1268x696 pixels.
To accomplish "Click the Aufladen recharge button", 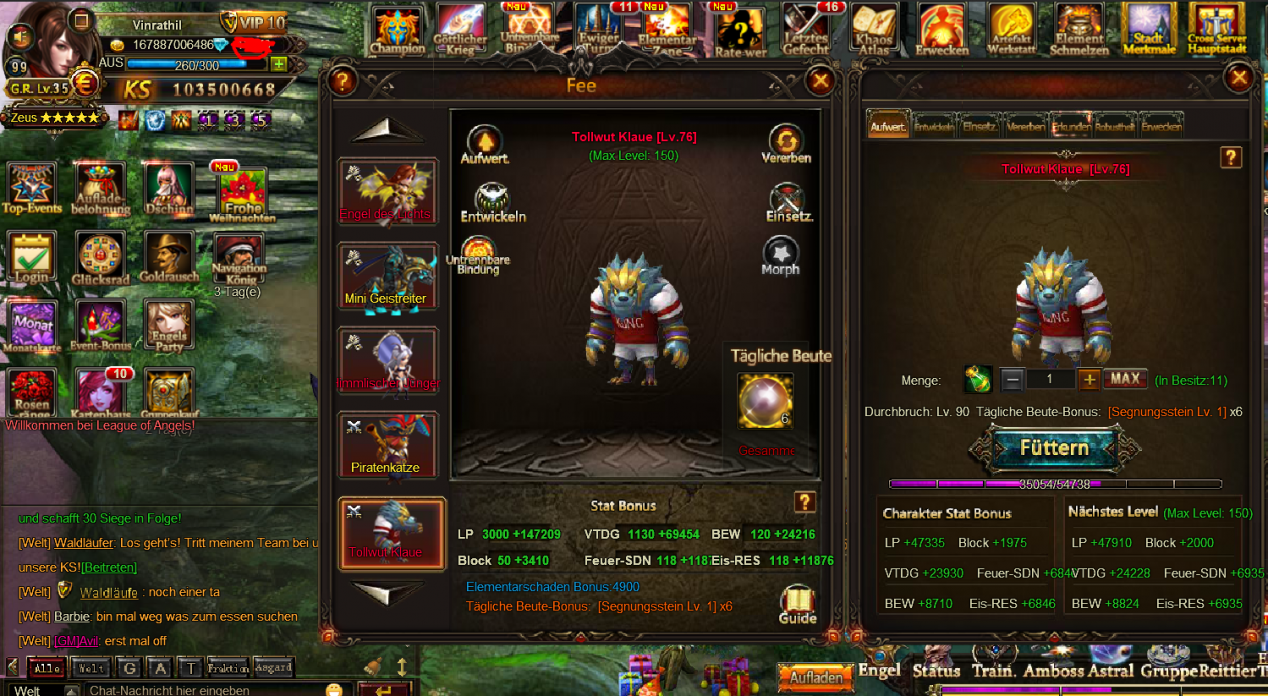I will coord(815,677).
